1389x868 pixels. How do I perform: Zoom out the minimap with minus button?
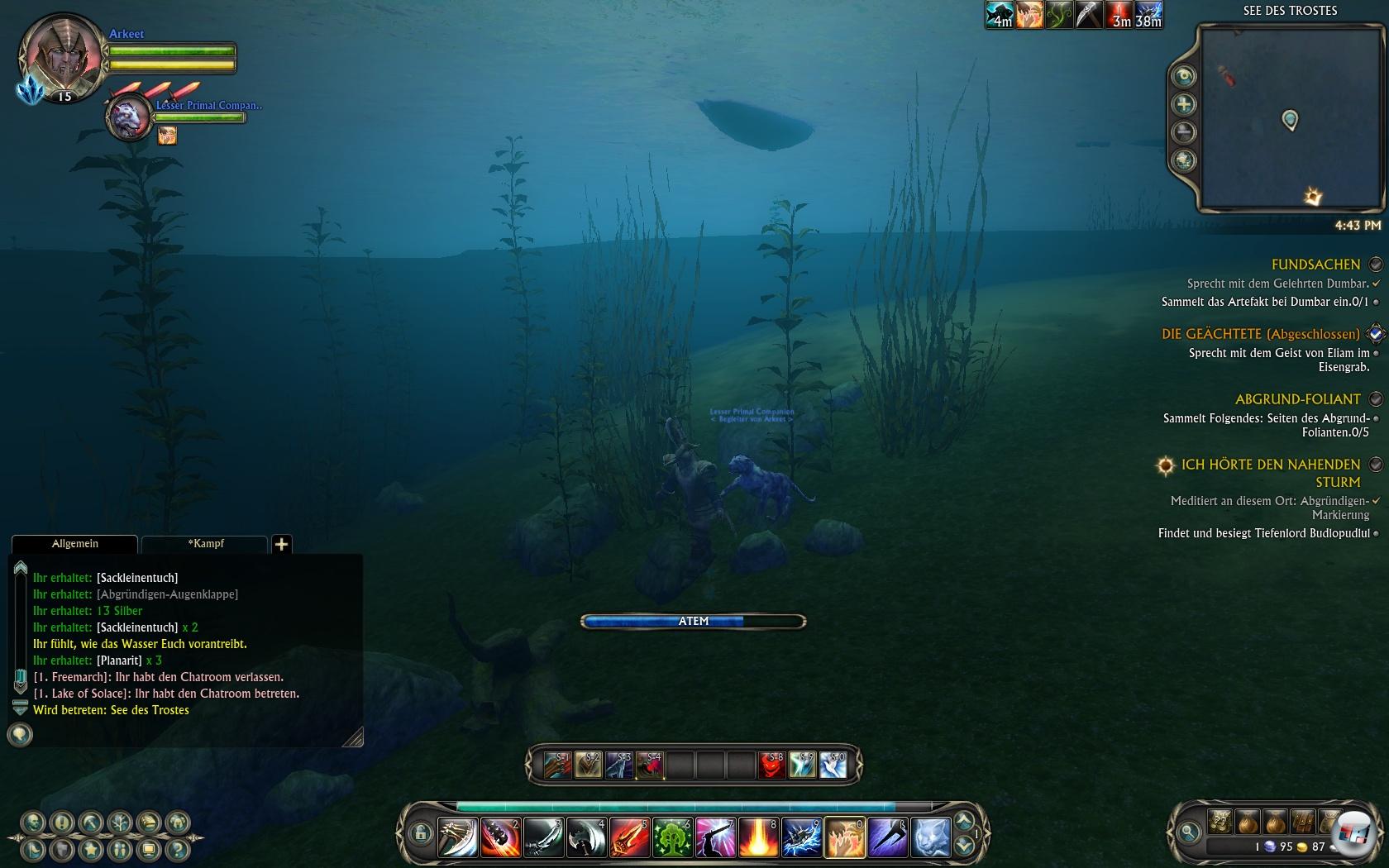[x=1184, y=132]
